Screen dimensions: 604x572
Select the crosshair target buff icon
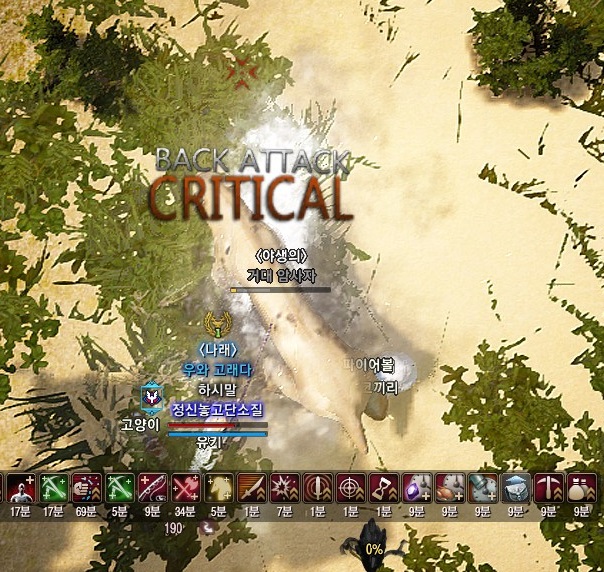[350, 488]
